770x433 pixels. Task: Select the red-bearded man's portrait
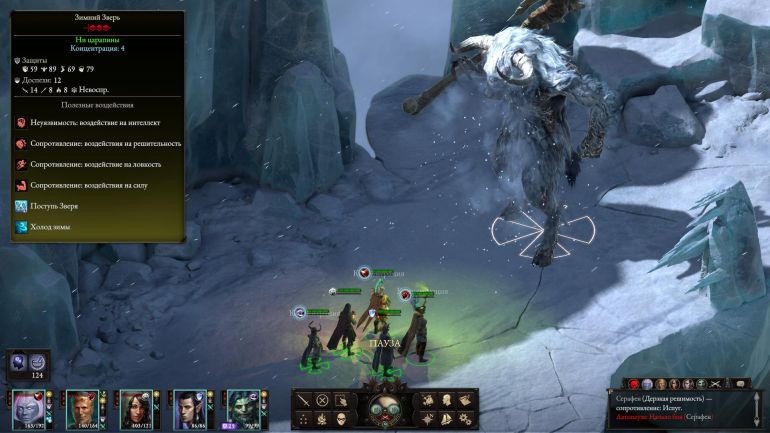[x=82, y=408]
